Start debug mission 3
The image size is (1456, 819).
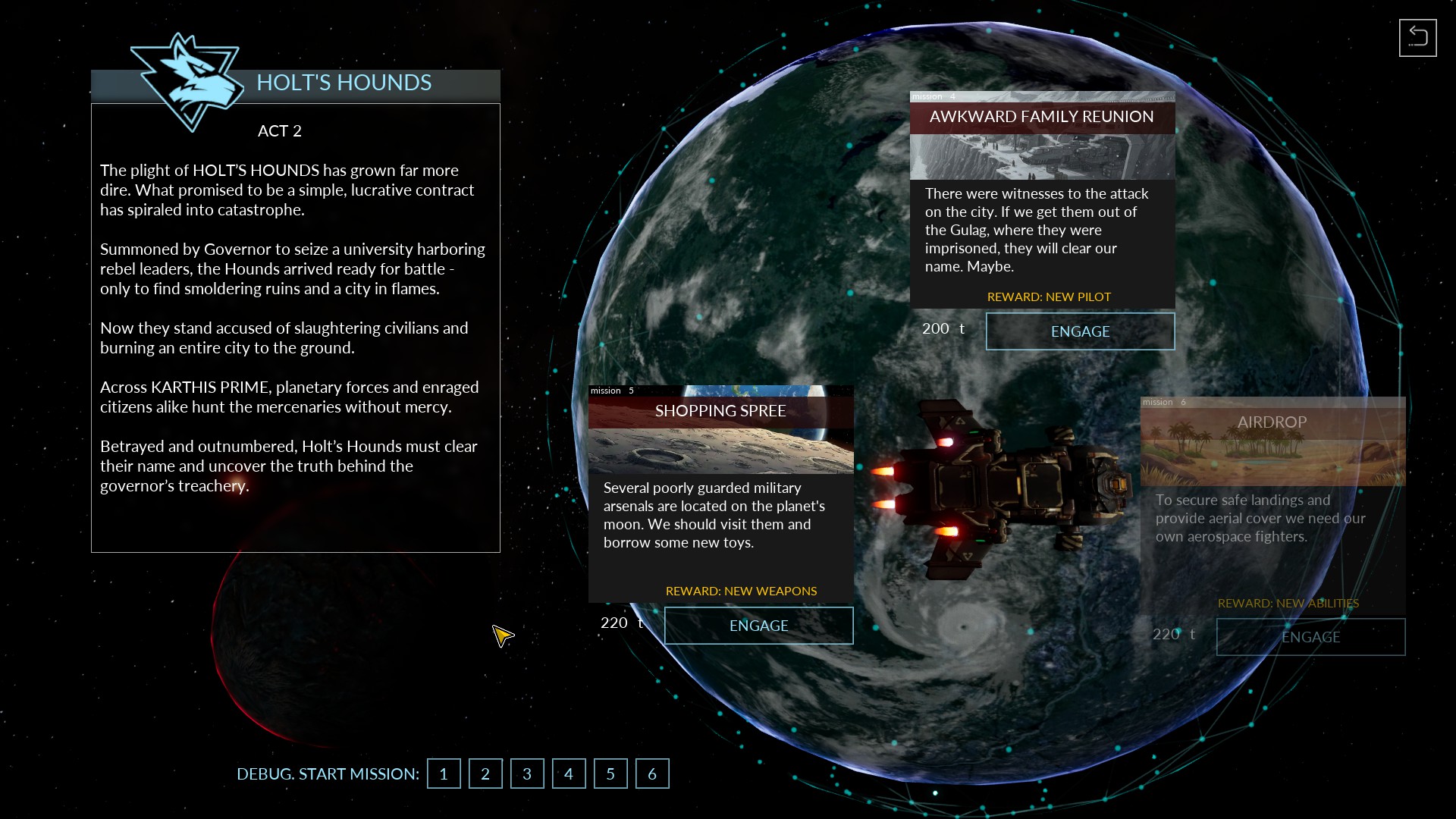(527, 773)
